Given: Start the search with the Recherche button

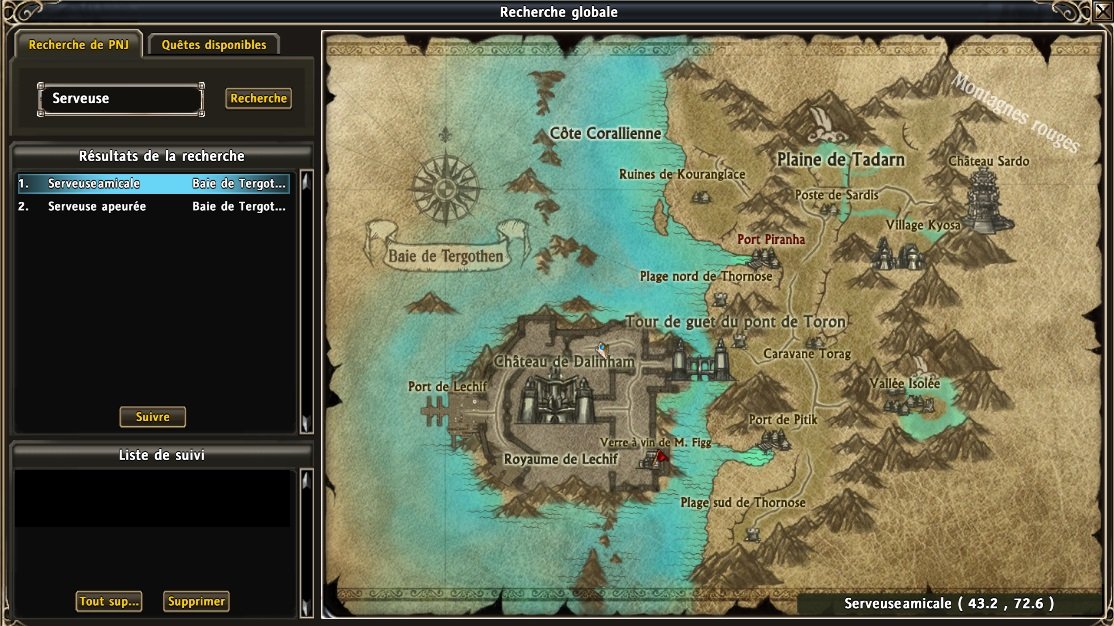Looking at the screenshot, I should coord(259,99).
